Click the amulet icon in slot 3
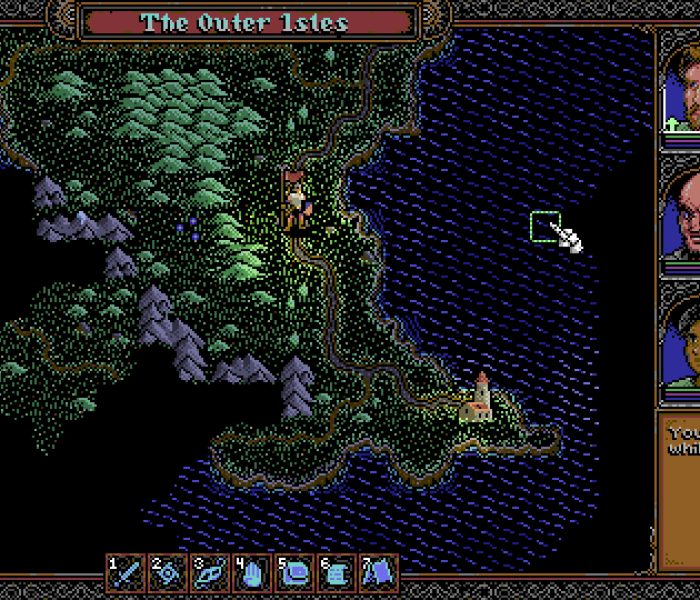Viewport: 700px width, 600px height. (210, 572)
